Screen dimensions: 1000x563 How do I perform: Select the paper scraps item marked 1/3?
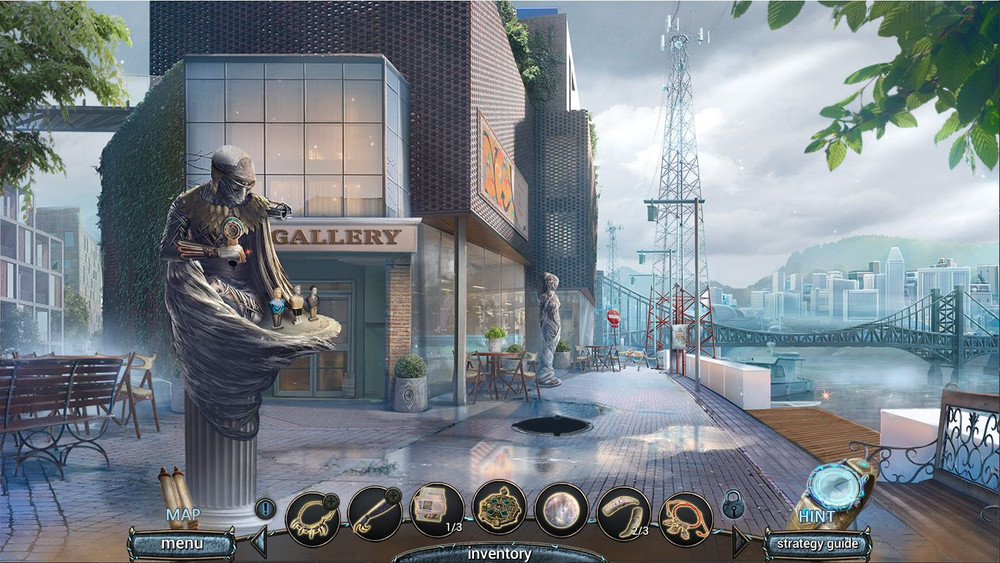437,510
